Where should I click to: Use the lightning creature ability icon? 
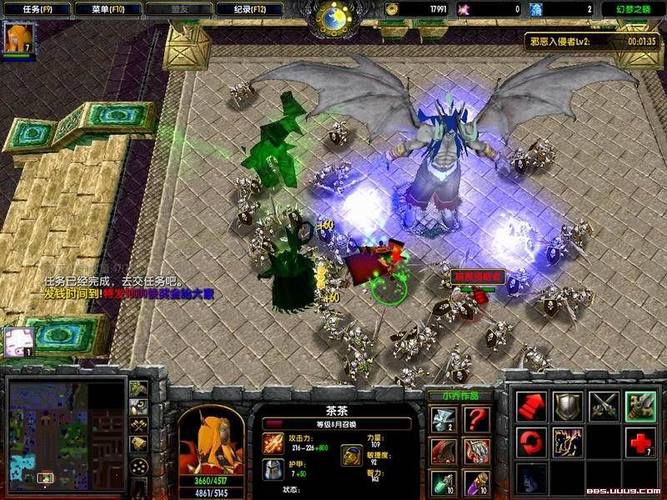coord(568,441)
